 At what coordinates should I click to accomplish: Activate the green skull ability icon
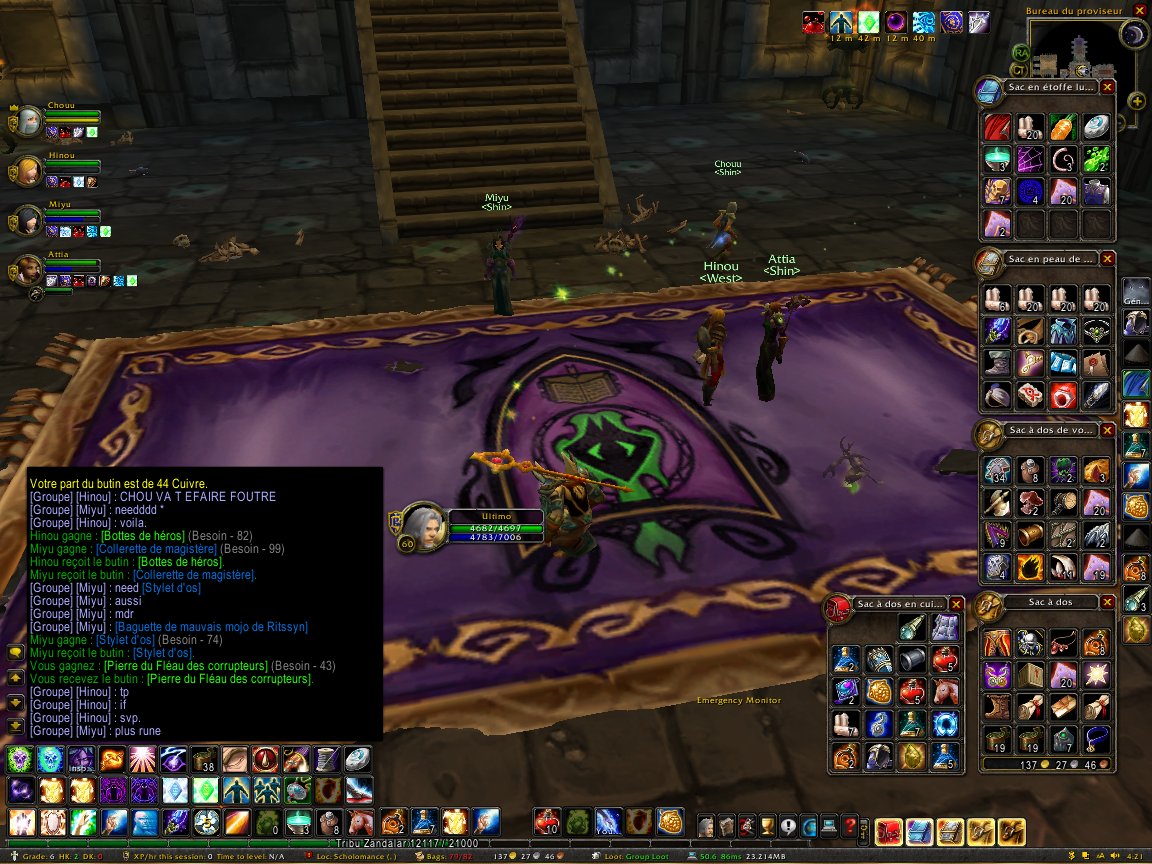click(x=21, y=759)
